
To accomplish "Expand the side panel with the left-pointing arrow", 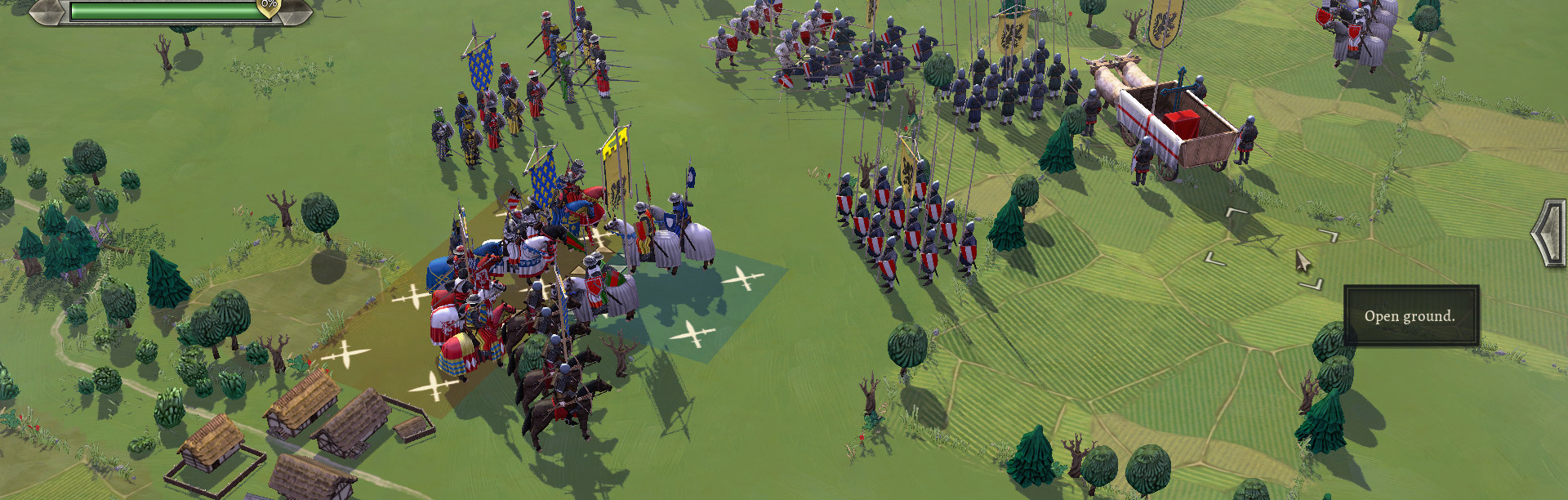I will pyautogui.click(x=1548, y=233).
